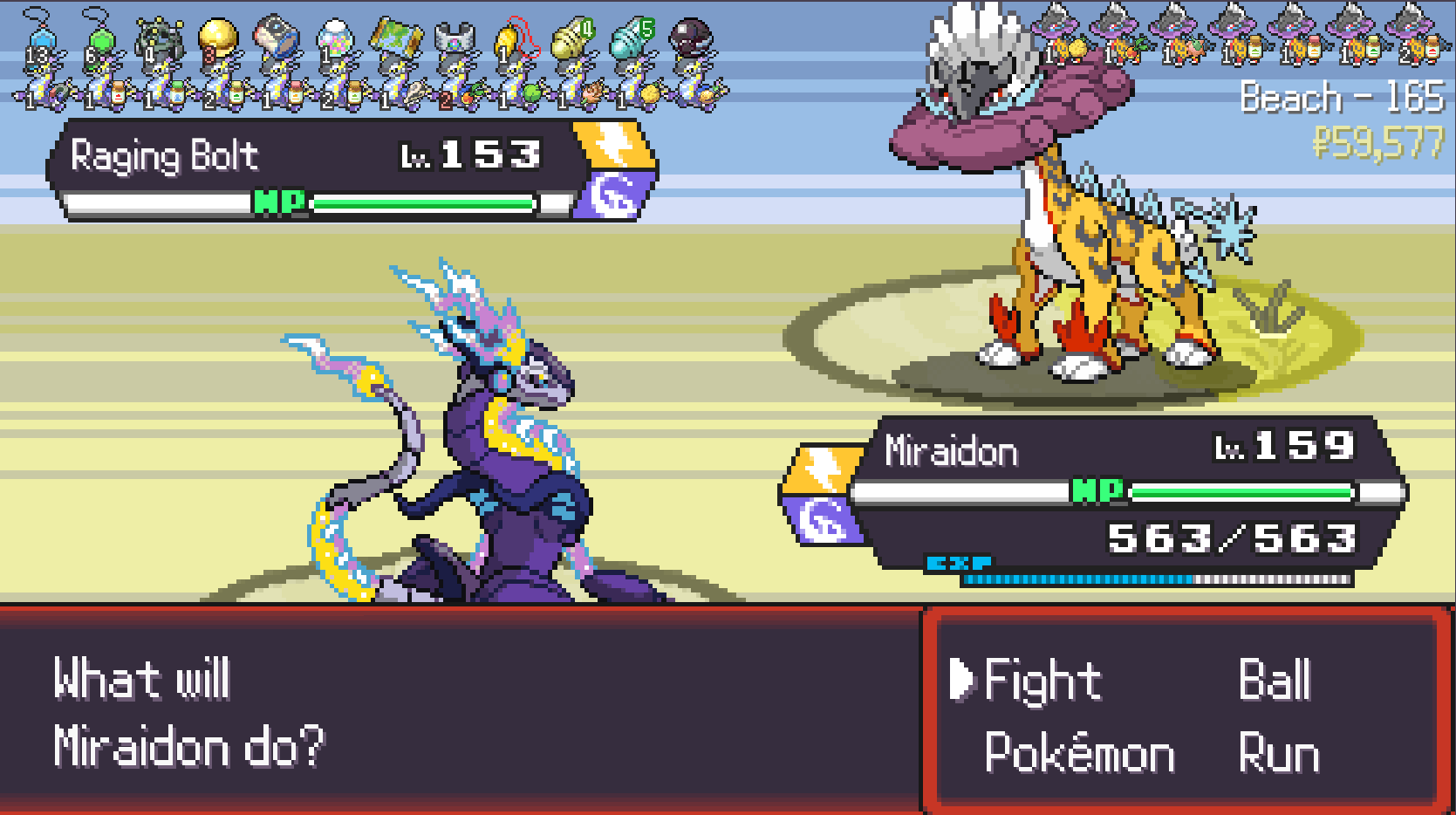1456x815 pixels.
Task: Choose the Fight command
Action: (x=1042, y=681)
